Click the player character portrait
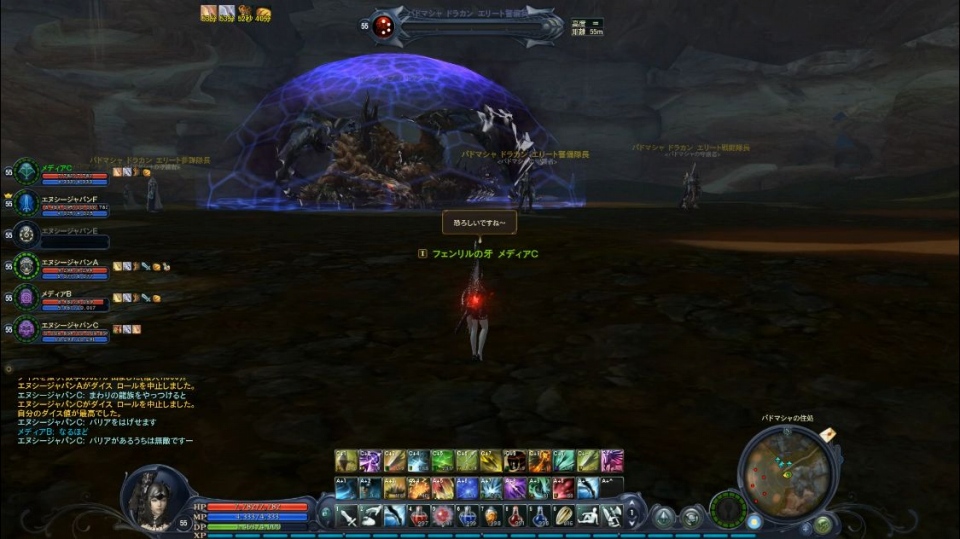960x539 pixels. [153, 495]
